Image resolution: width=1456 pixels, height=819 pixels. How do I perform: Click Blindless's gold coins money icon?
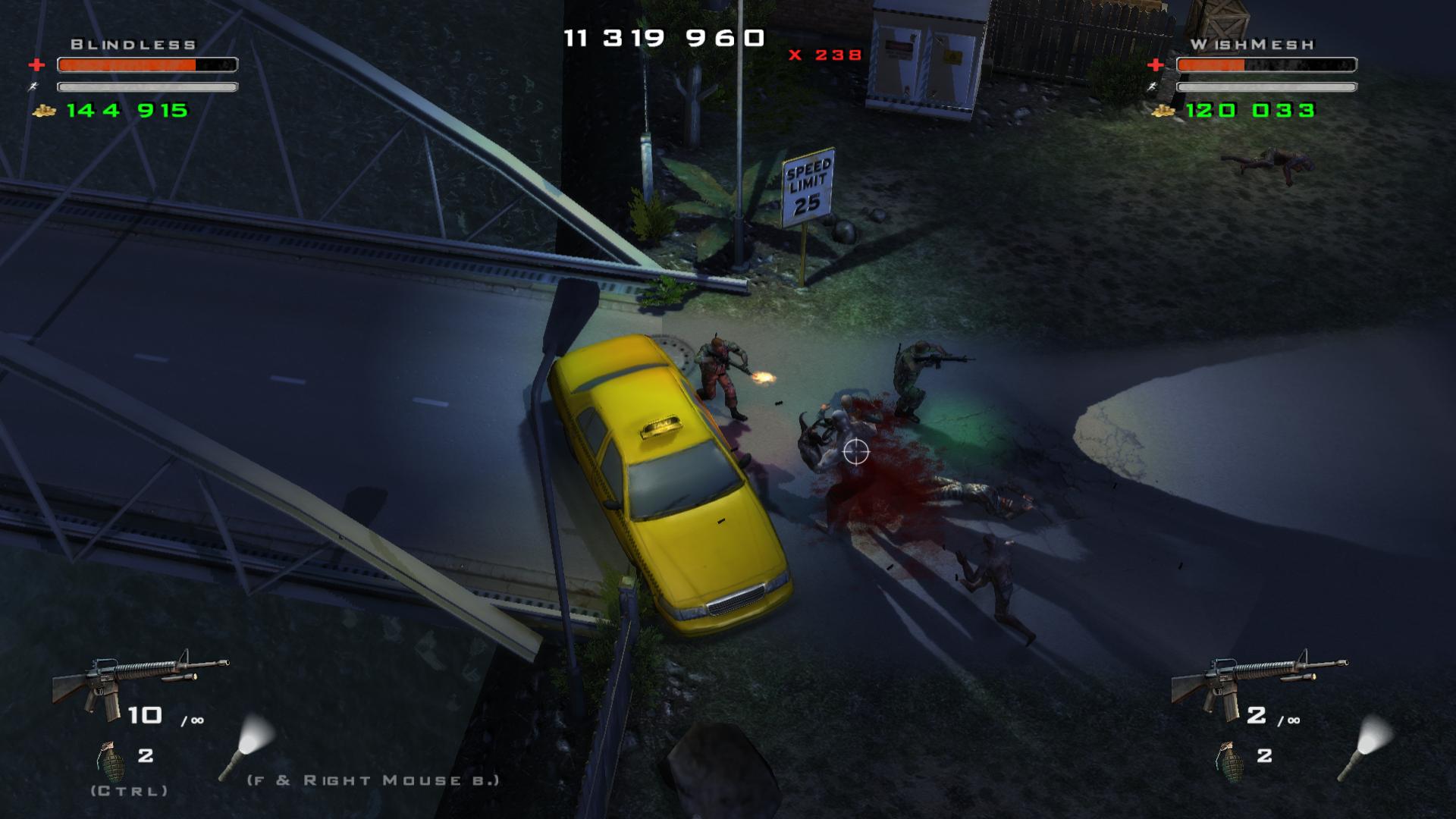click(45, 111)
